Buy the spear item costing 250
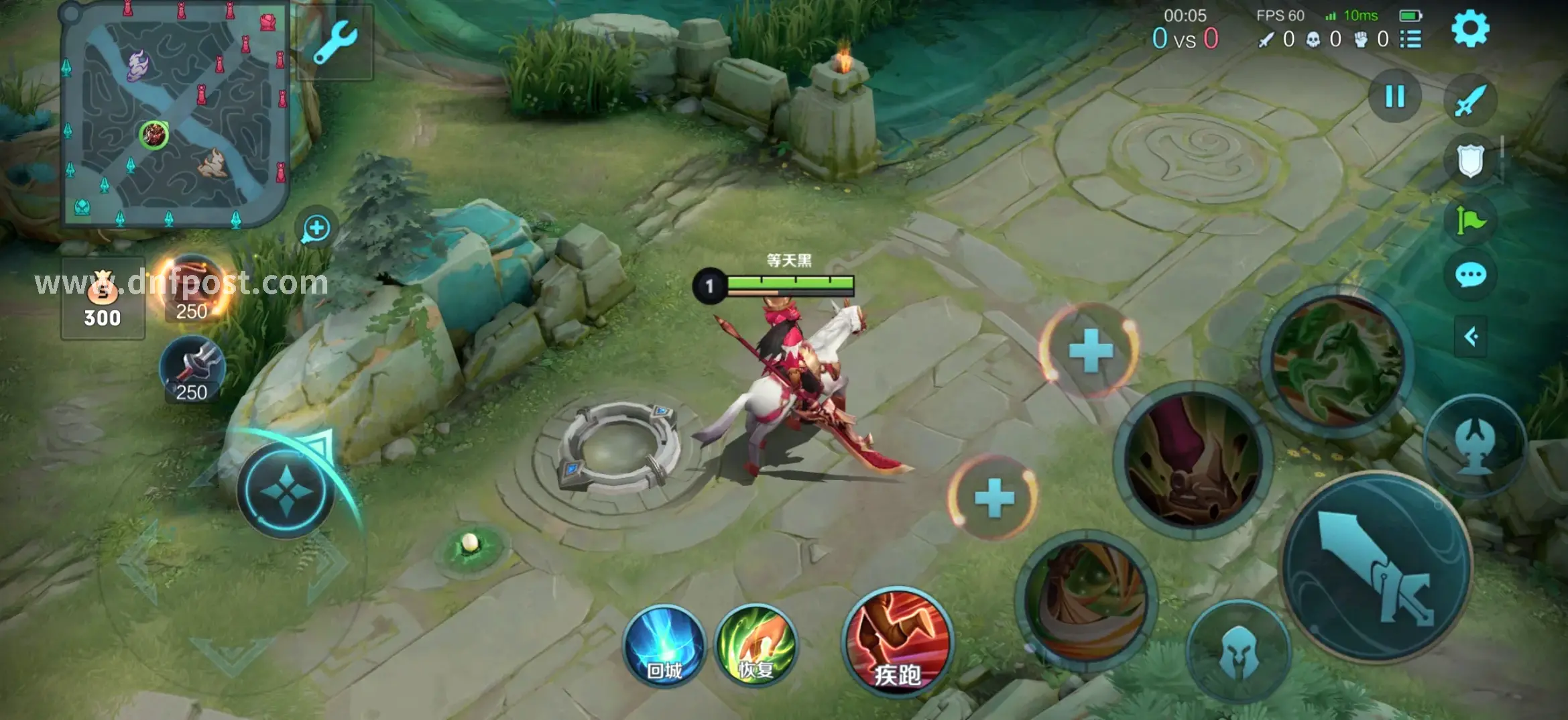The width and height of the screenshot is (1568, 720). pos(192,369)
